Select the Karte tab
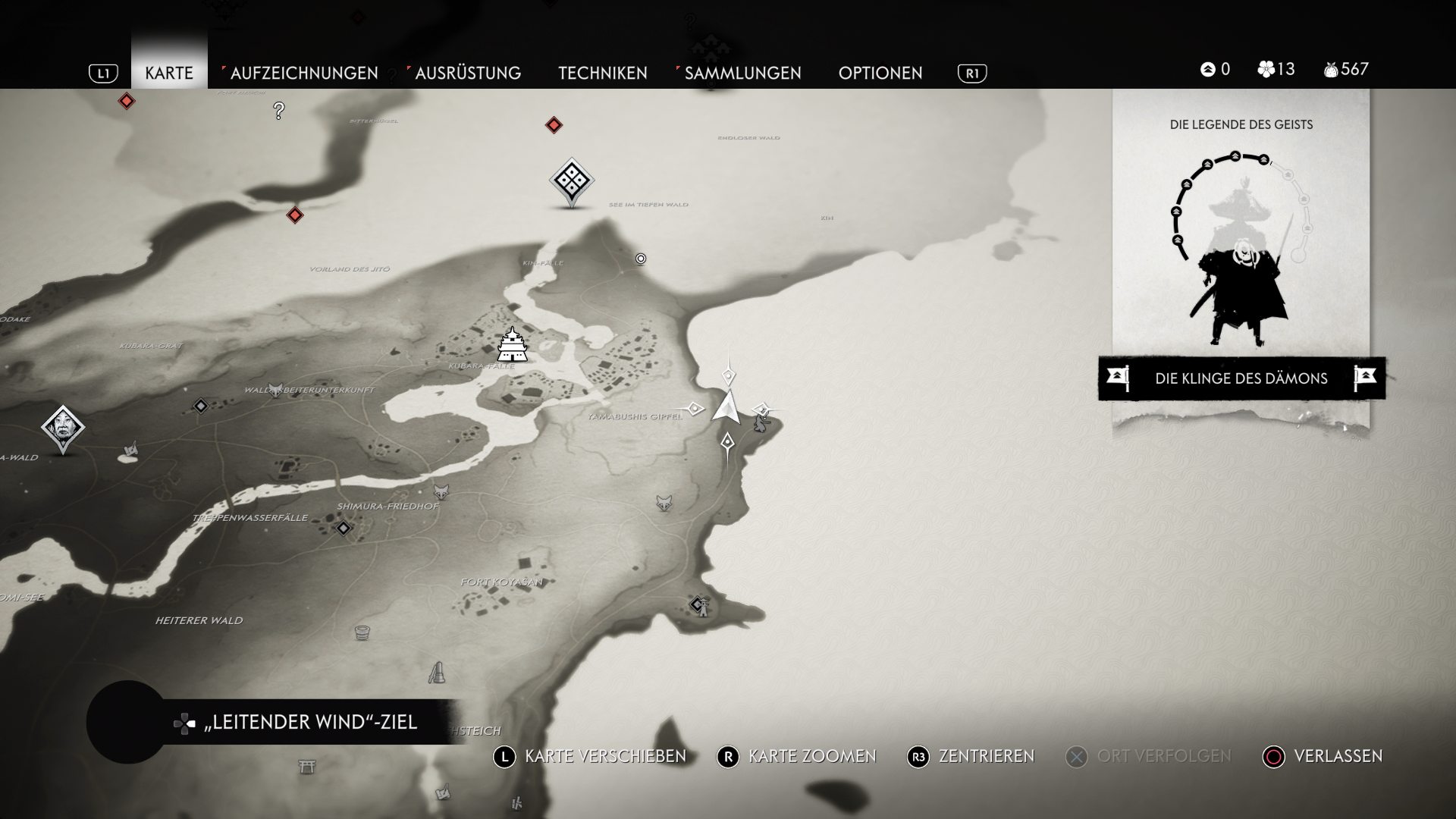Screen dimensions: 1456x819 [x=169, y=73]
